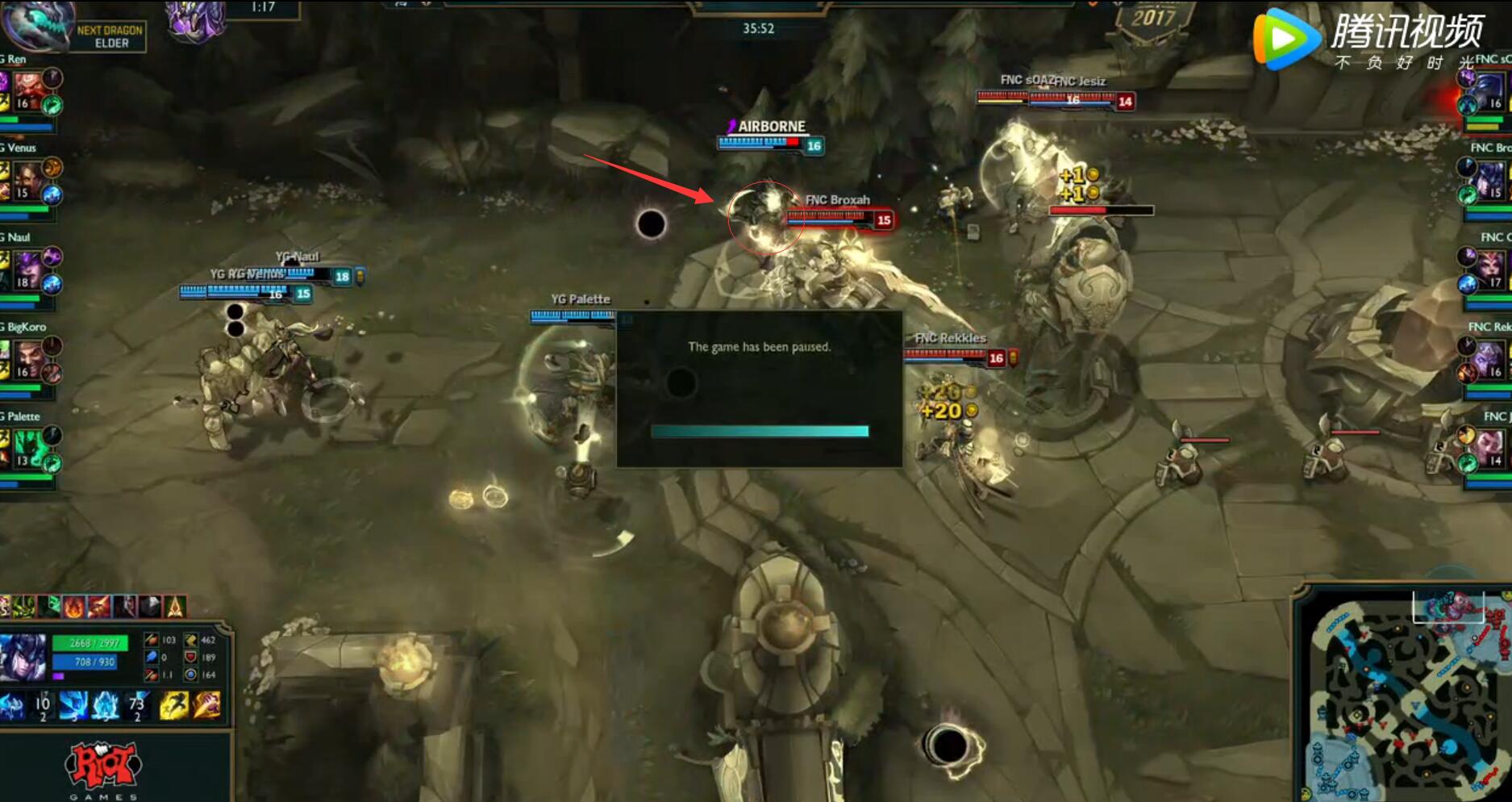Select YG BigKoro's champion portrait
Screen dimensions: 1512x802
(x=27, y=359)
